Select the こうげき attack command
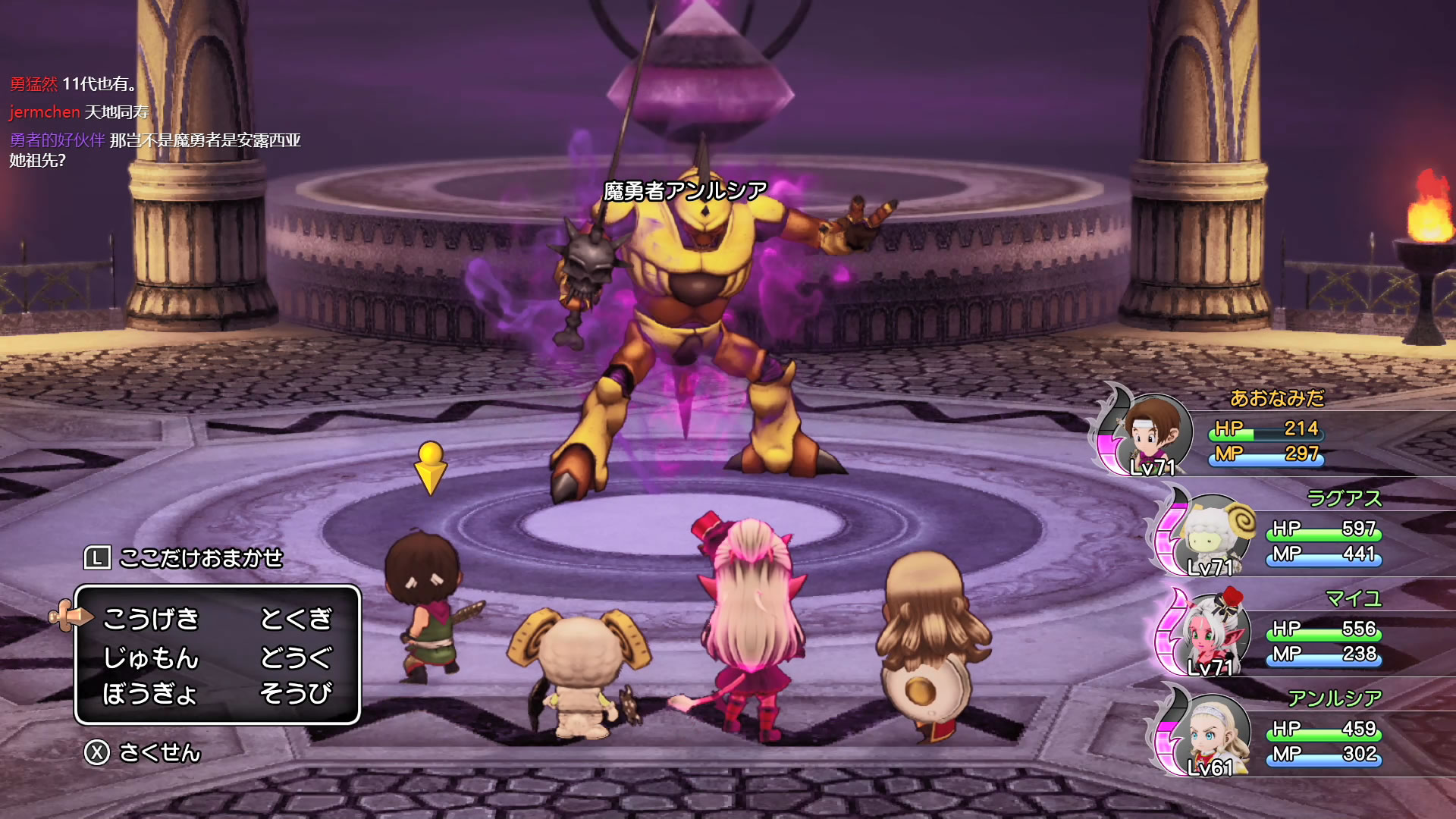Viewport: 1456px width, 819px height. point(151,619)
